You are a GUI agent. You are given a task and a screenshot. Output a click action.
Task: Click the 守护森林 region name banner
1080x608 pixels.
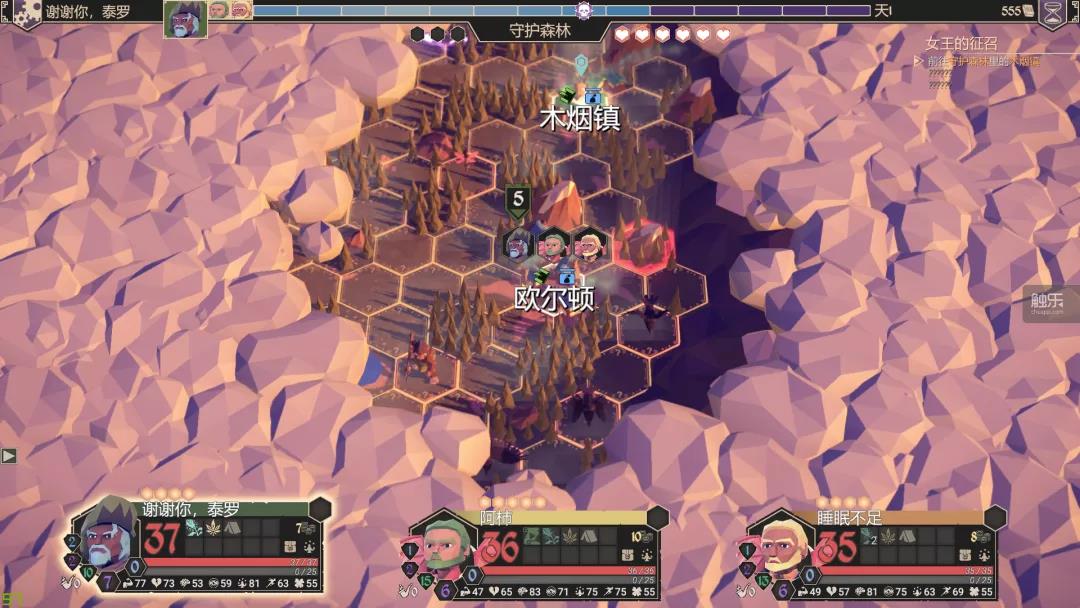pos(539,31)
